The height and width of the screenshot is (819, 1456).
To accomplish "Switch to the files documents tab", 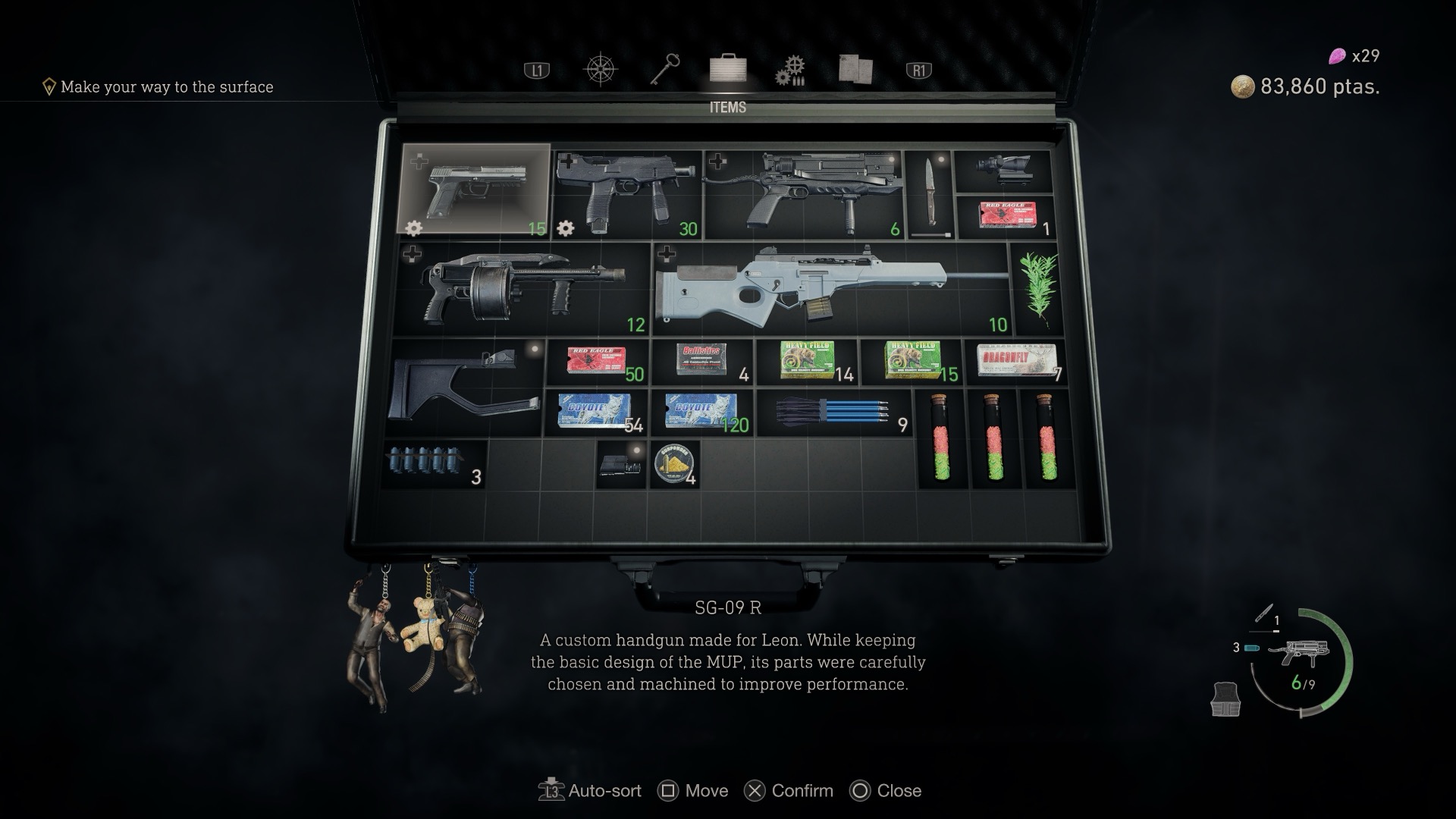I will pos(855,70).
